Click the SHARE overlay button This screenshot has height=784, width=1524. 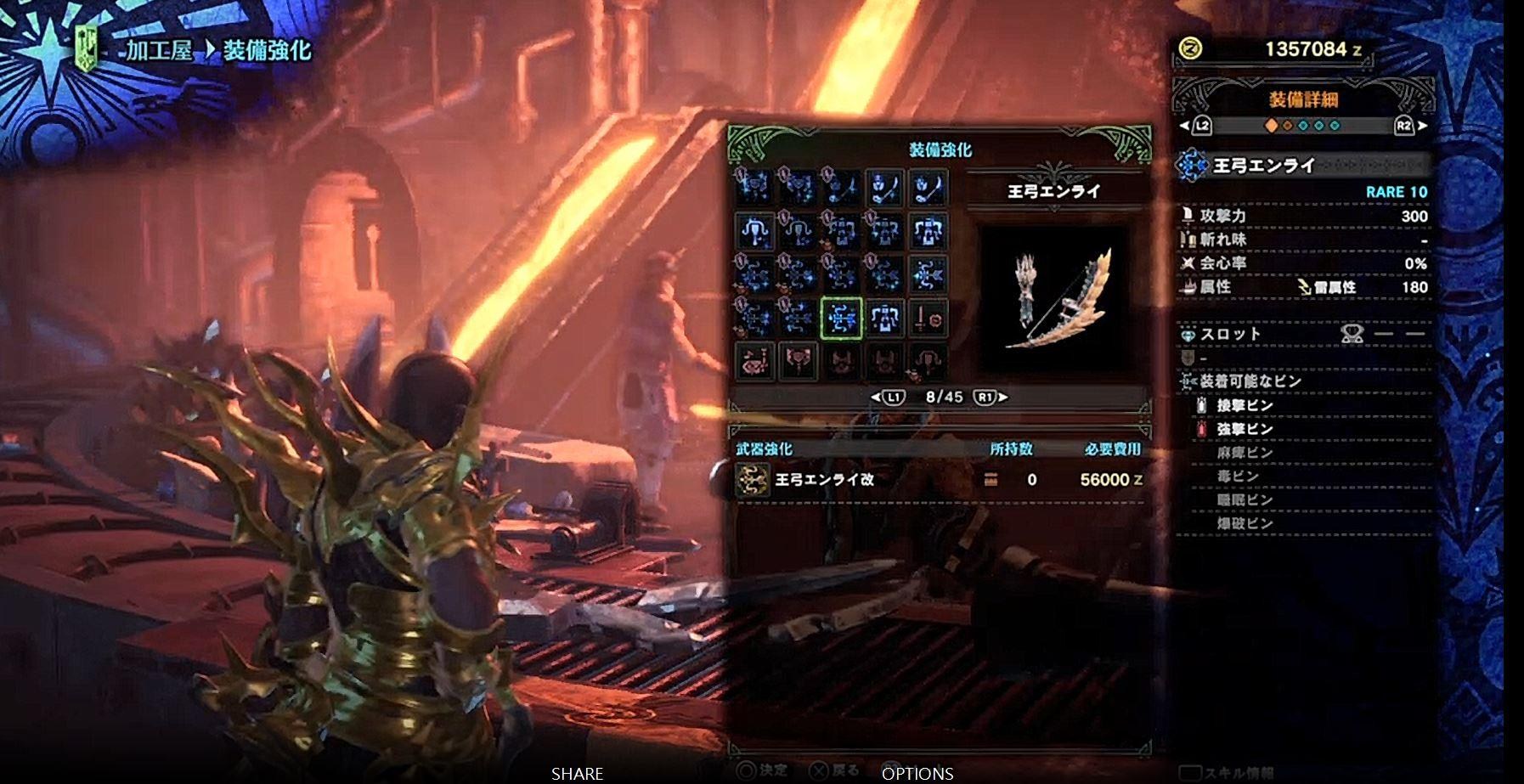click(577, 774)
